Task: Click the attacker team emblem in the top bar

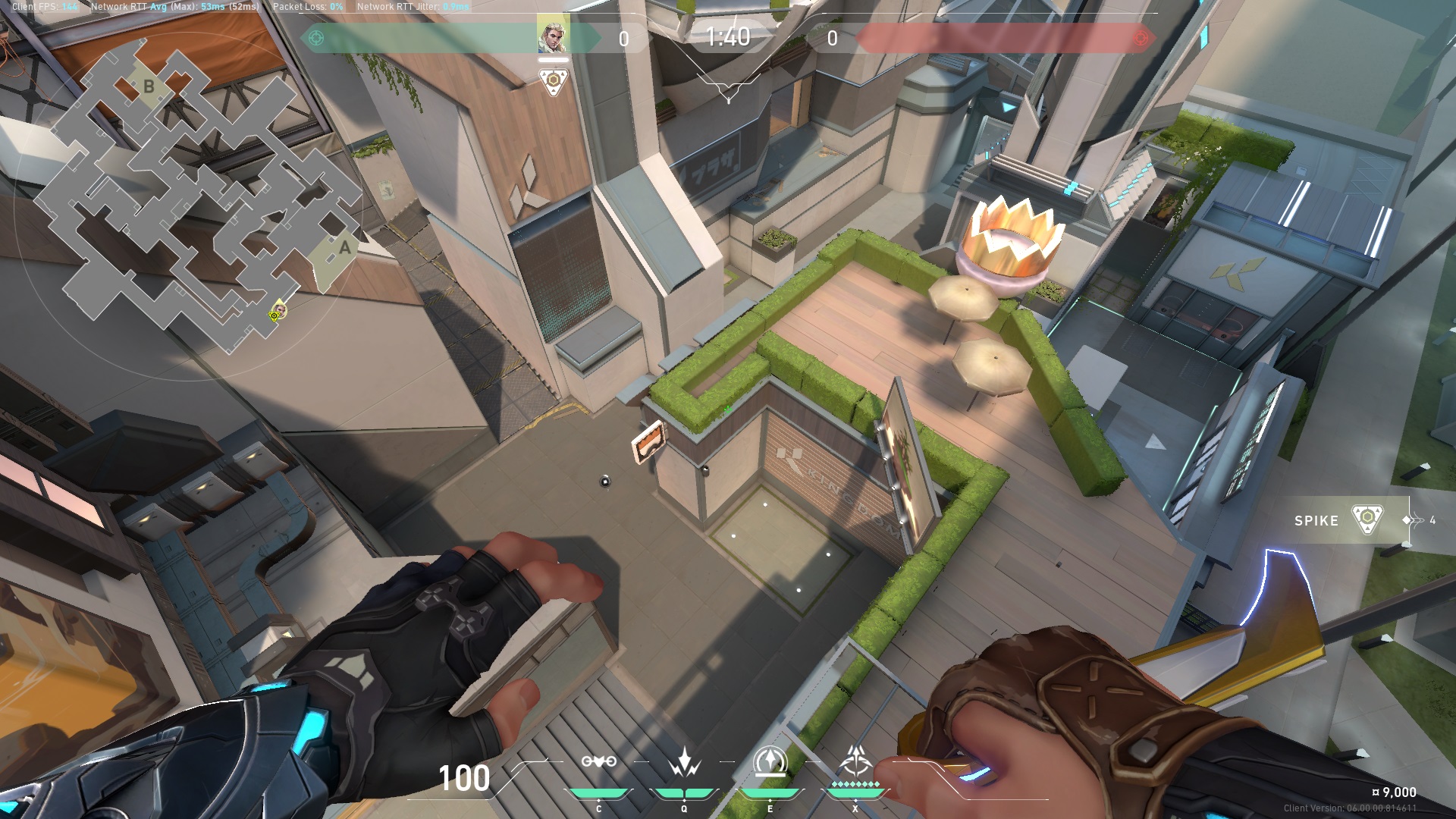Action: point(316,38)
